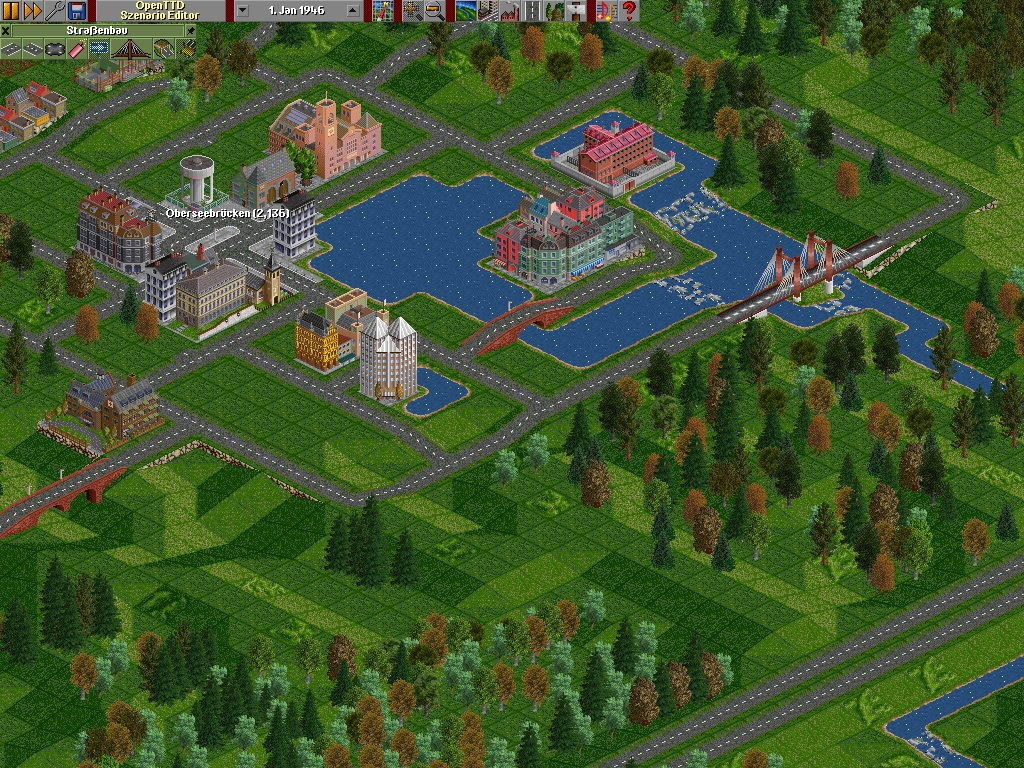Screen dimensions: 1024x768
Task: Open the floppy disk save menu
Action: pos(76,11)
